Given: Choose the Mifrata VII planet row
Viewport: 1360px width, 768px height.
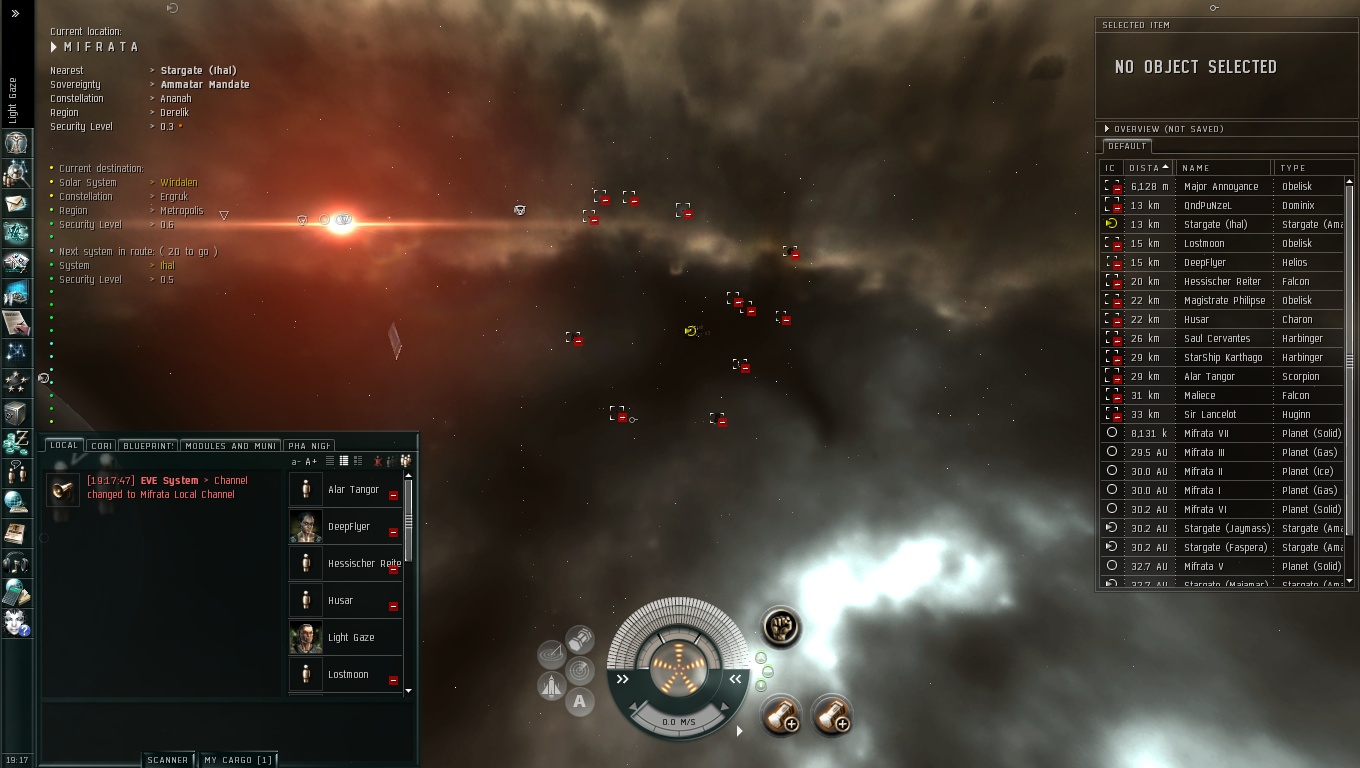Looking at the screenshot, I should 1205,433.
